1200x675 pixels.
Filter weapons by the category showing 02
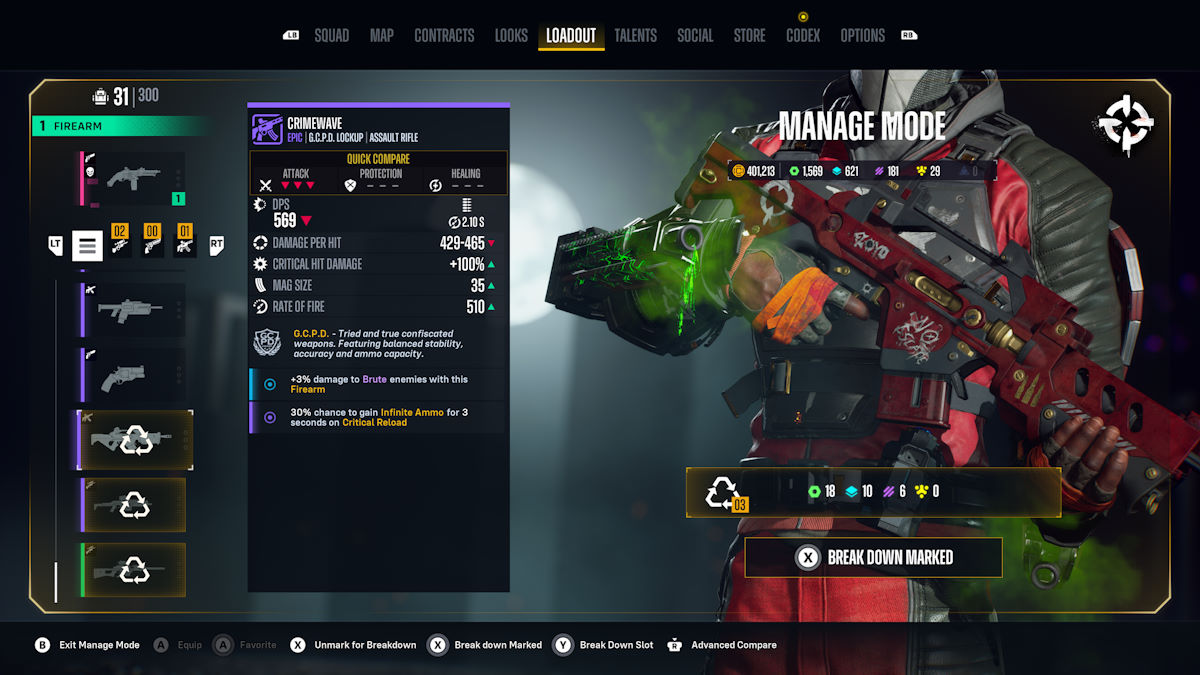[120, 241]
